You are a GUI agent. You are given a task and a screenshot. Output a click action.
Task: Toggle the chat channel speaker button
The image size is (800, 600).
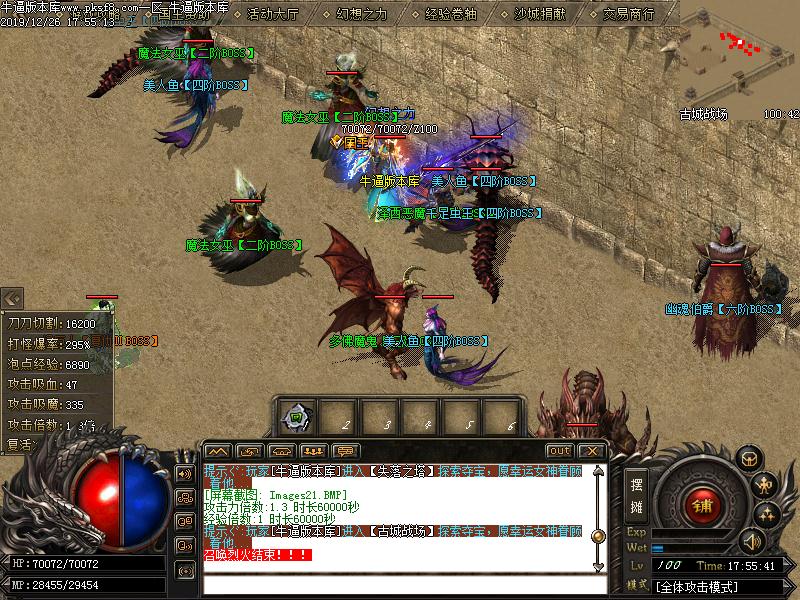click(x=185, y=473)
